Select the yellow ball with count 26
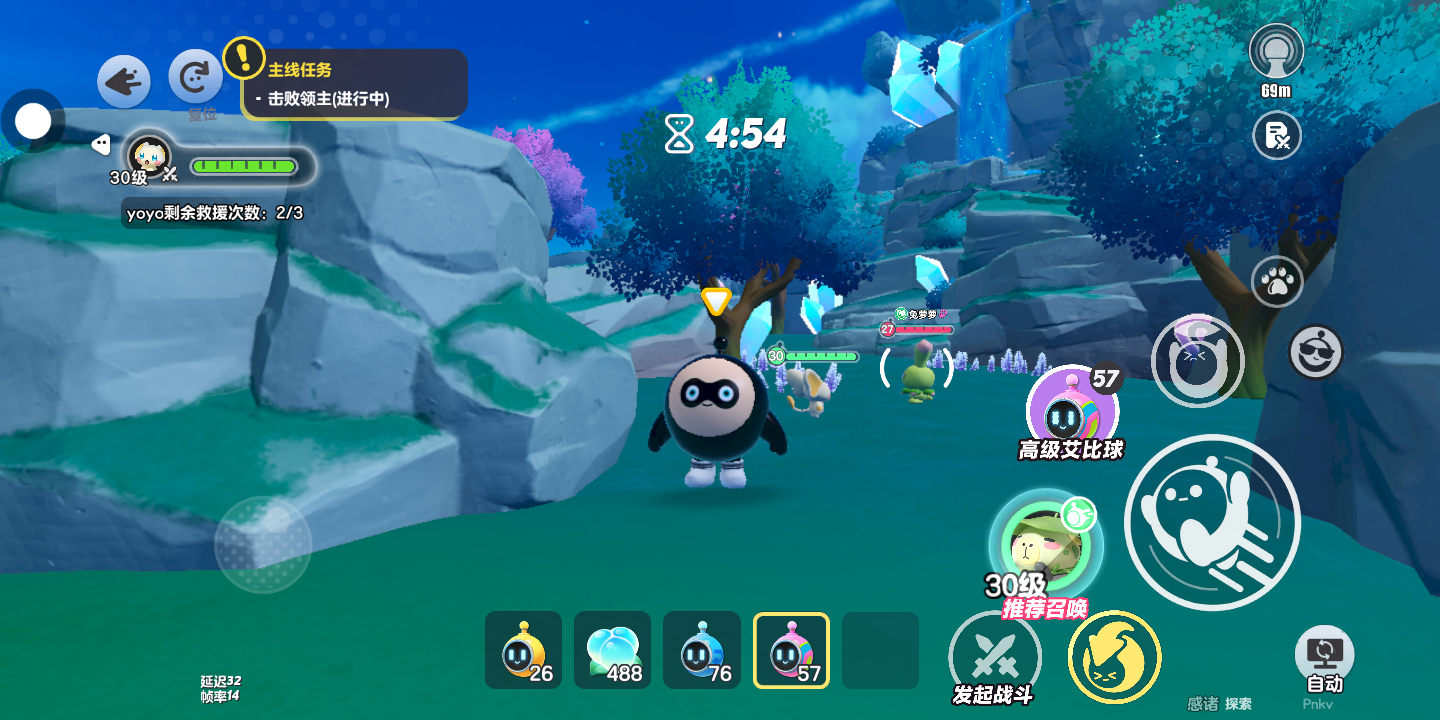 tap(523, 650)
